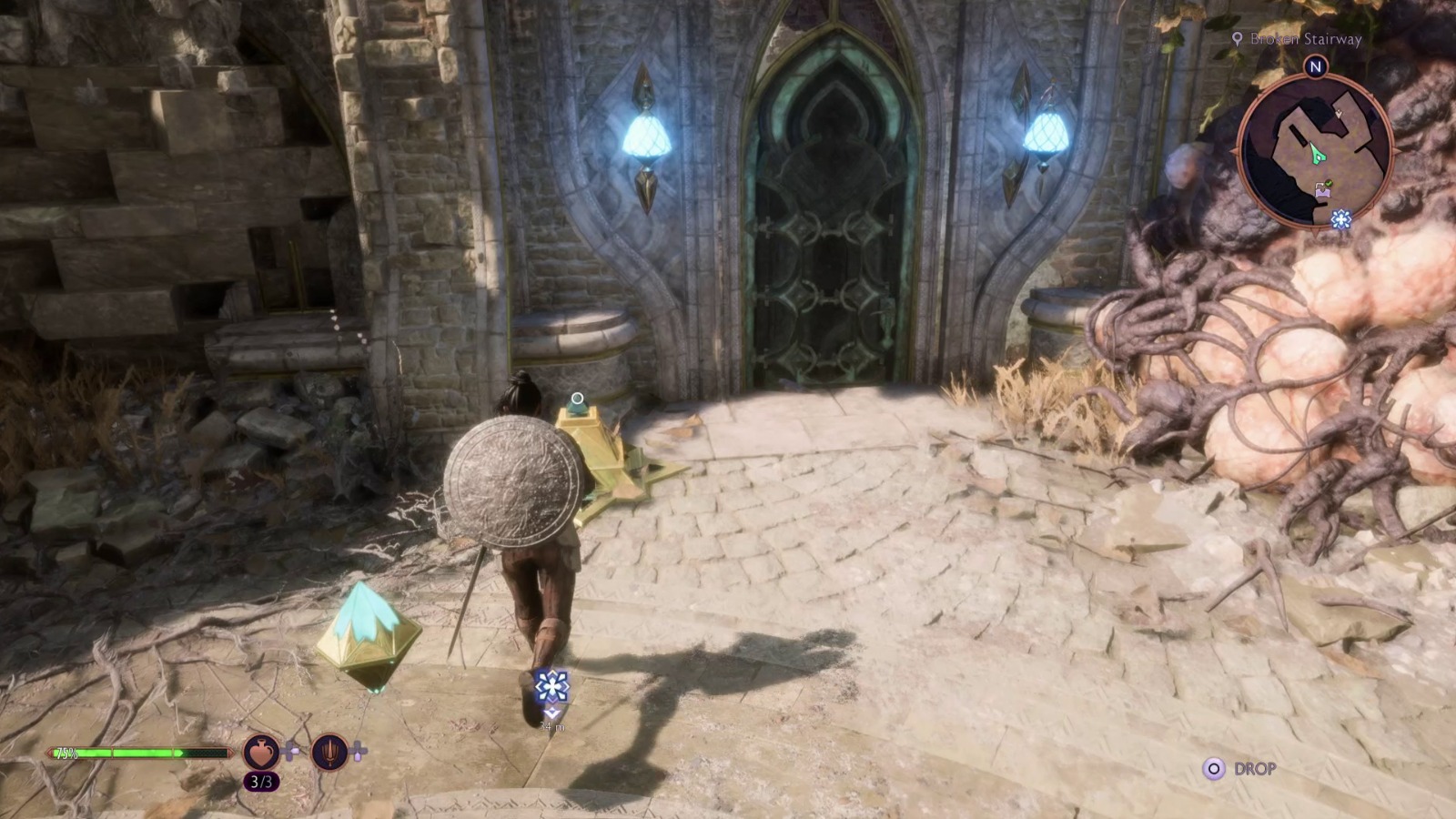The height and width of the screenshot is (819, 1456).
Task: Click the 3/3 potion counter badge
Action: pyautogui.click(x=263, y=781)
